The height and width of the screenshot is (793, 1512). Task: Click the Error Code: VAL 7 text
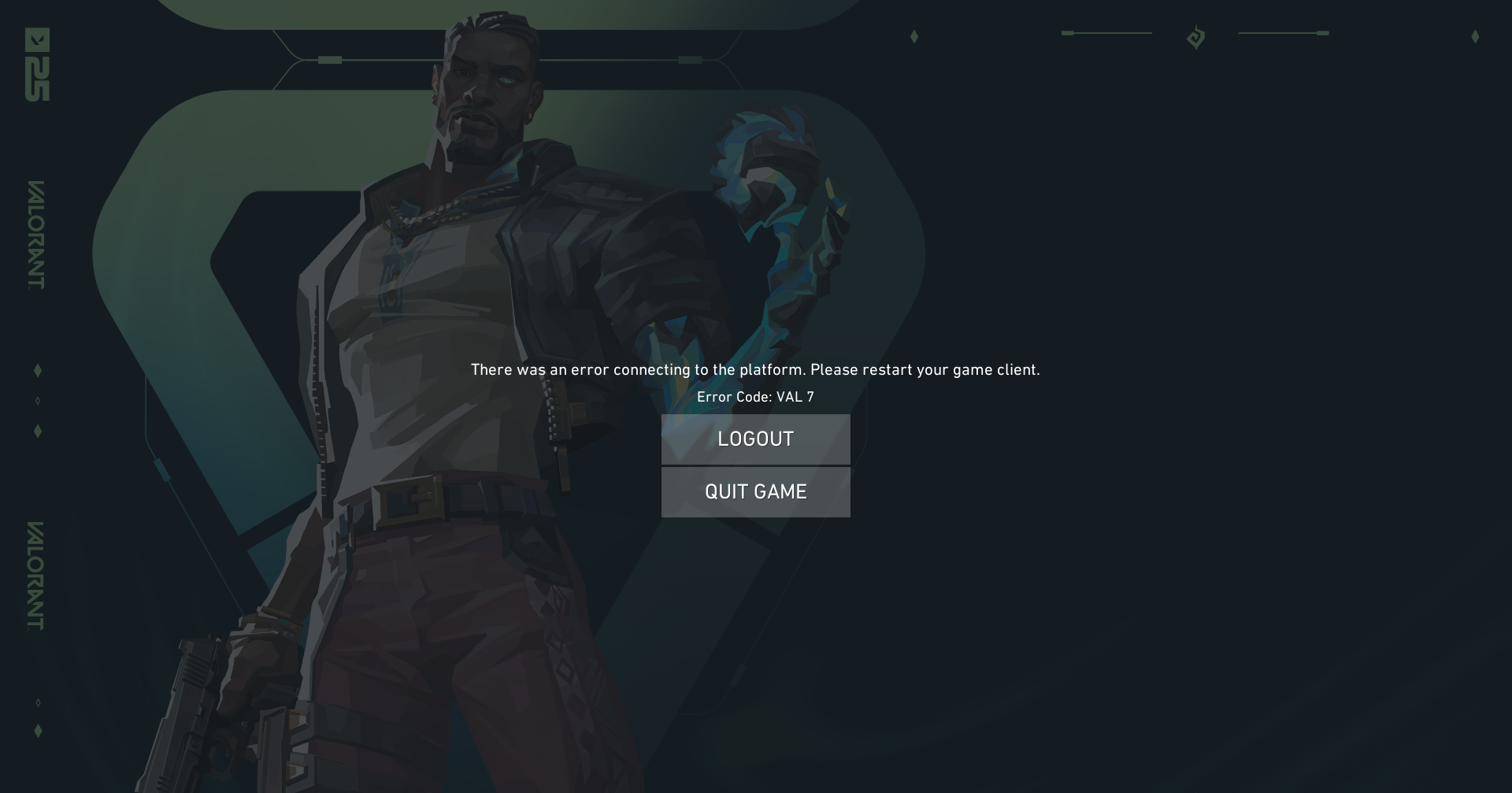tap(755, 397)
